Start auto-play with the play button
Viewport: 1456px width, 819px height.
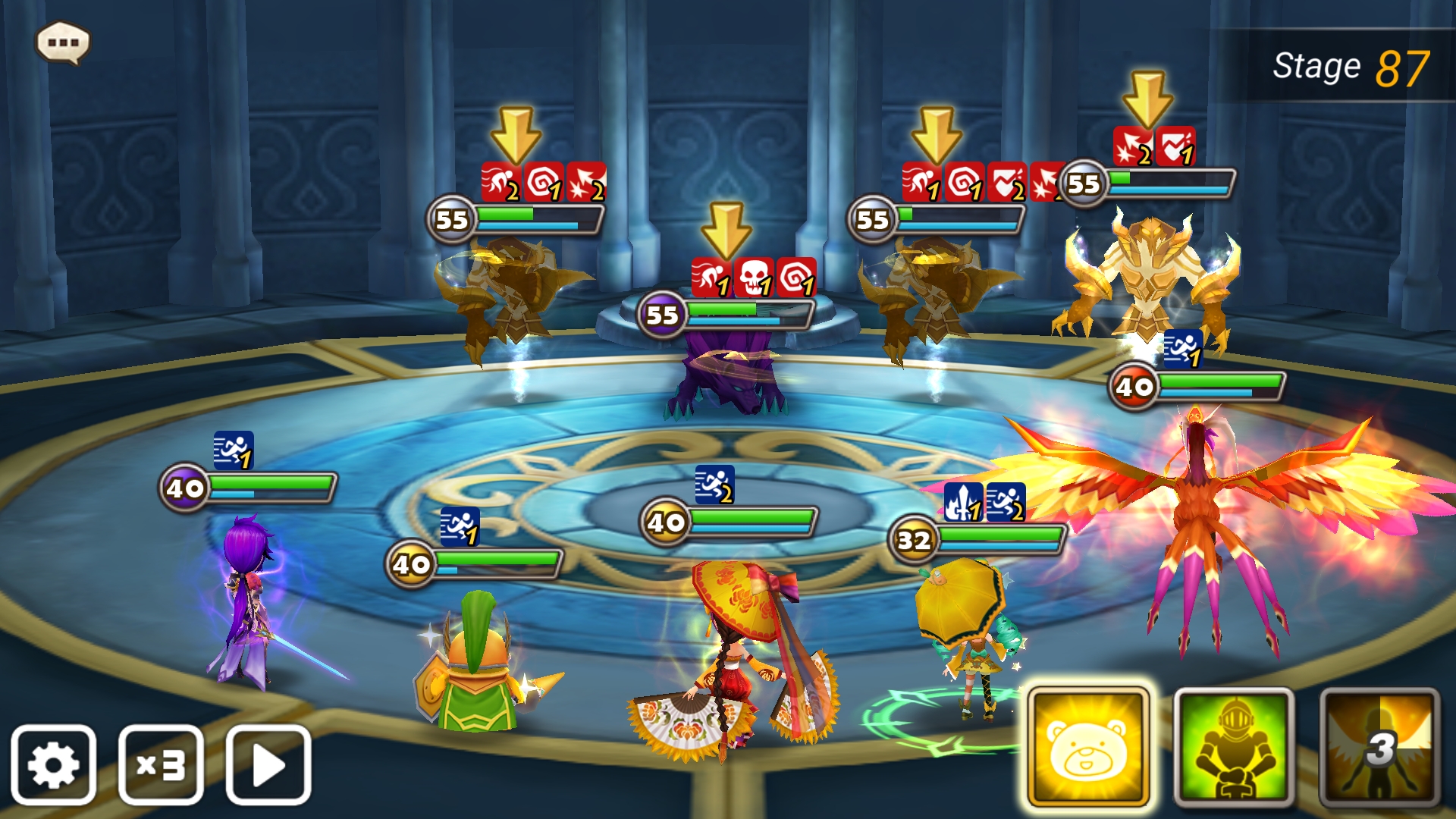click(x=268, y=764)
